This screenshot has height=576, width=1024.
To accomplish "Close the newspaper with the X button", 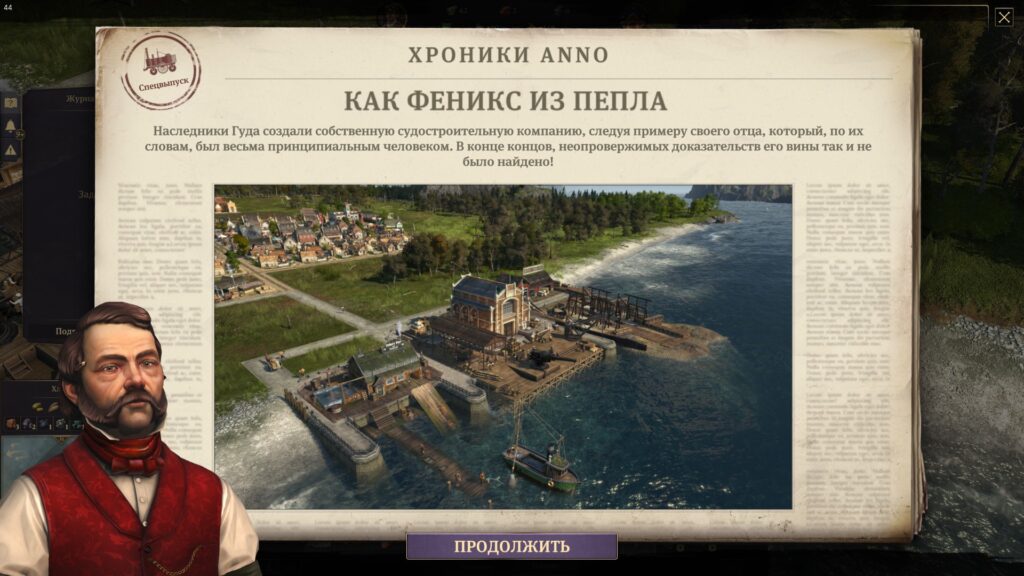I will coord(1003,17).
